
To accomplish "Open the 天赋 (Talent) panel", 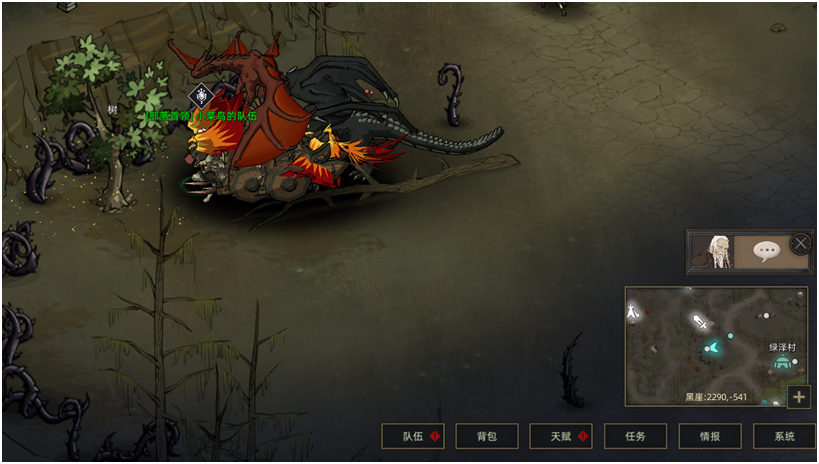I will coord(560,436).
